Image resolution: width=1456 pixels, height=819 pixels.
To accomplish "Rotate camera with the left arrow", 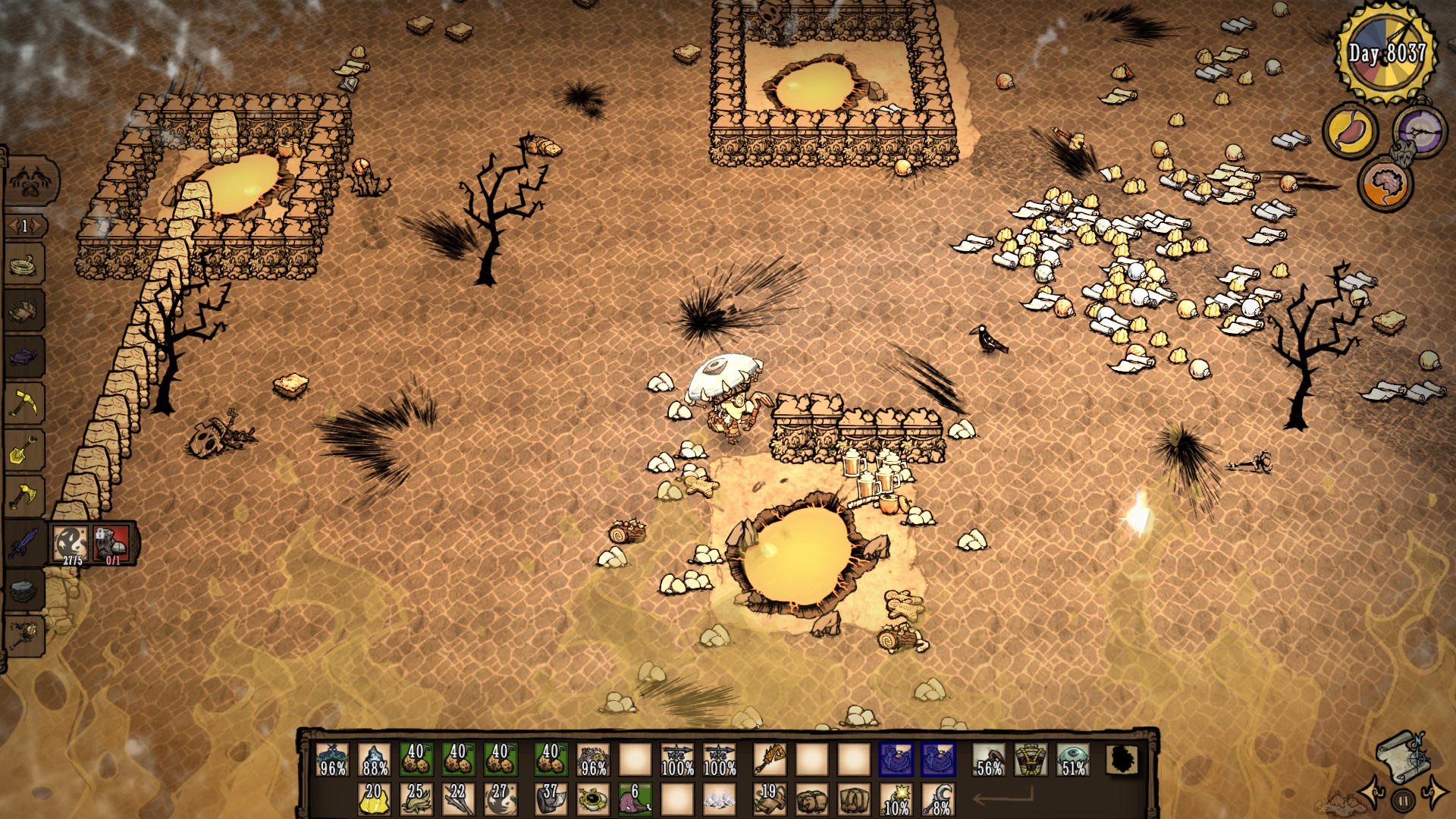I will (x=1373, y=793).
